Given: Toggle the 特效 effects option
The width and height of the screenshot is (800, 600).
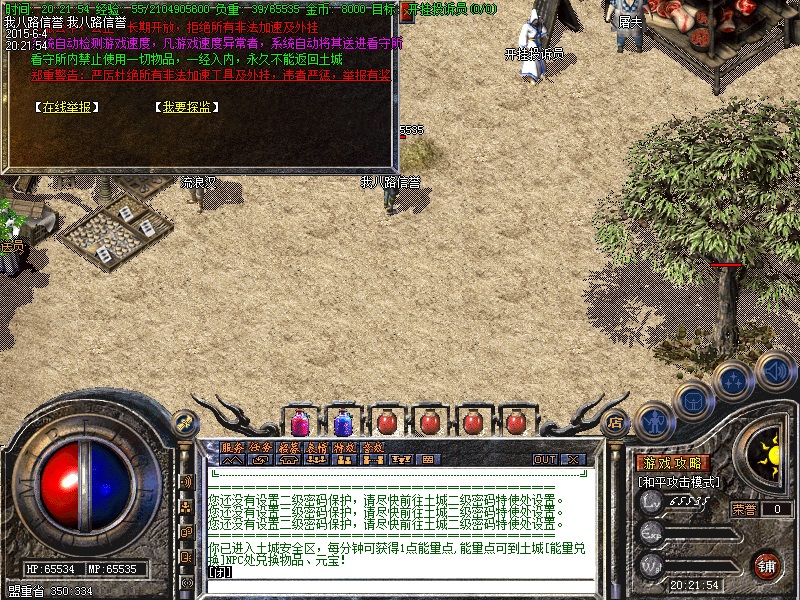Looking at the screenshot, I should click(345, 447).
